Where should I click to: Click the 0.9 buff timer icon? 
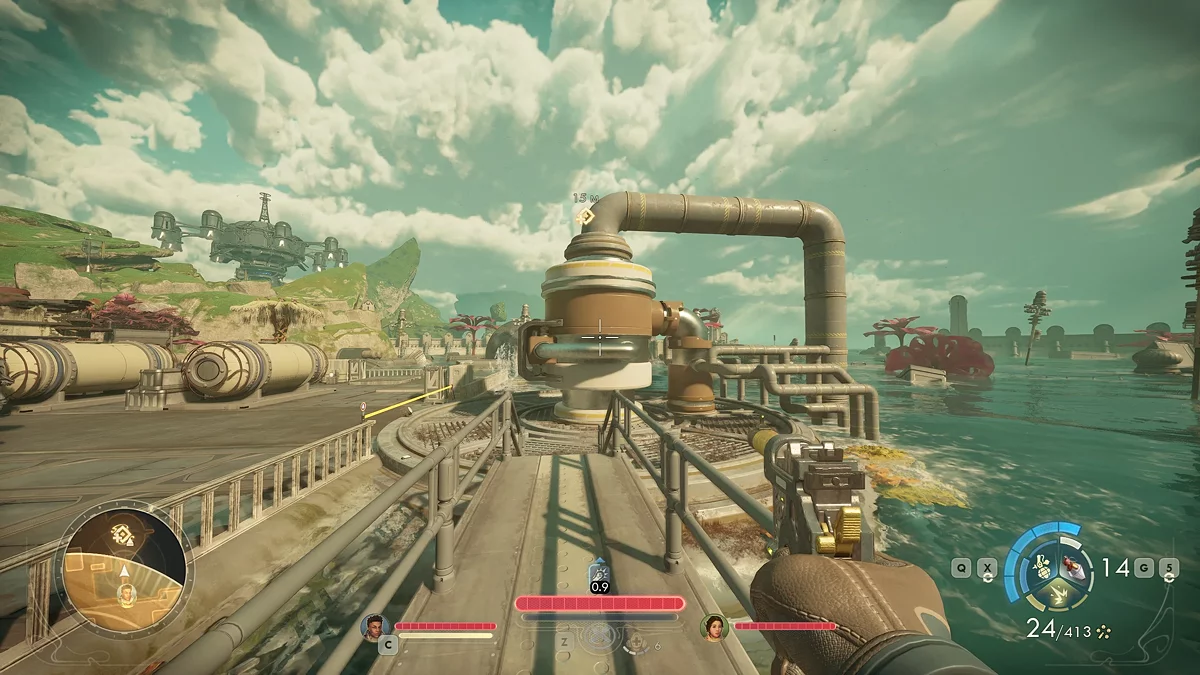point(599,576)
